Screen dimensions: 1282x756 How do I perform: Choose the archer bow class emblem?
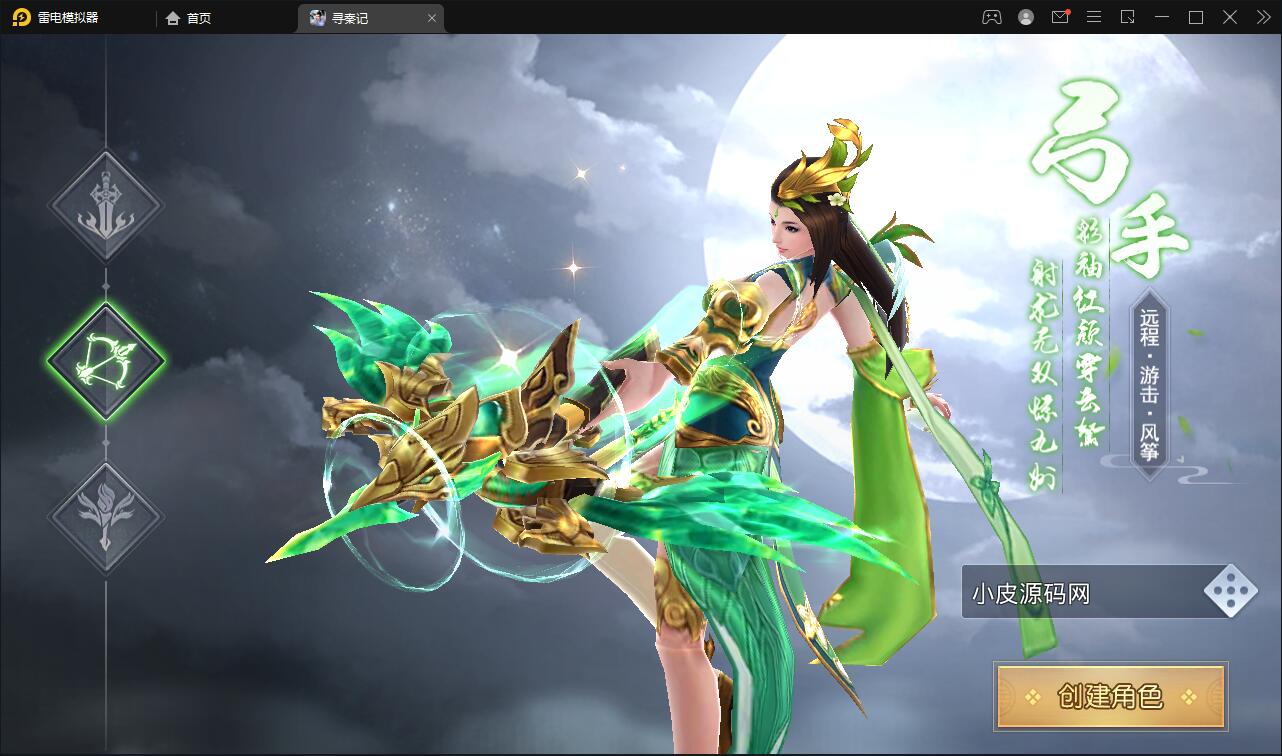click(x=106, y=360)
